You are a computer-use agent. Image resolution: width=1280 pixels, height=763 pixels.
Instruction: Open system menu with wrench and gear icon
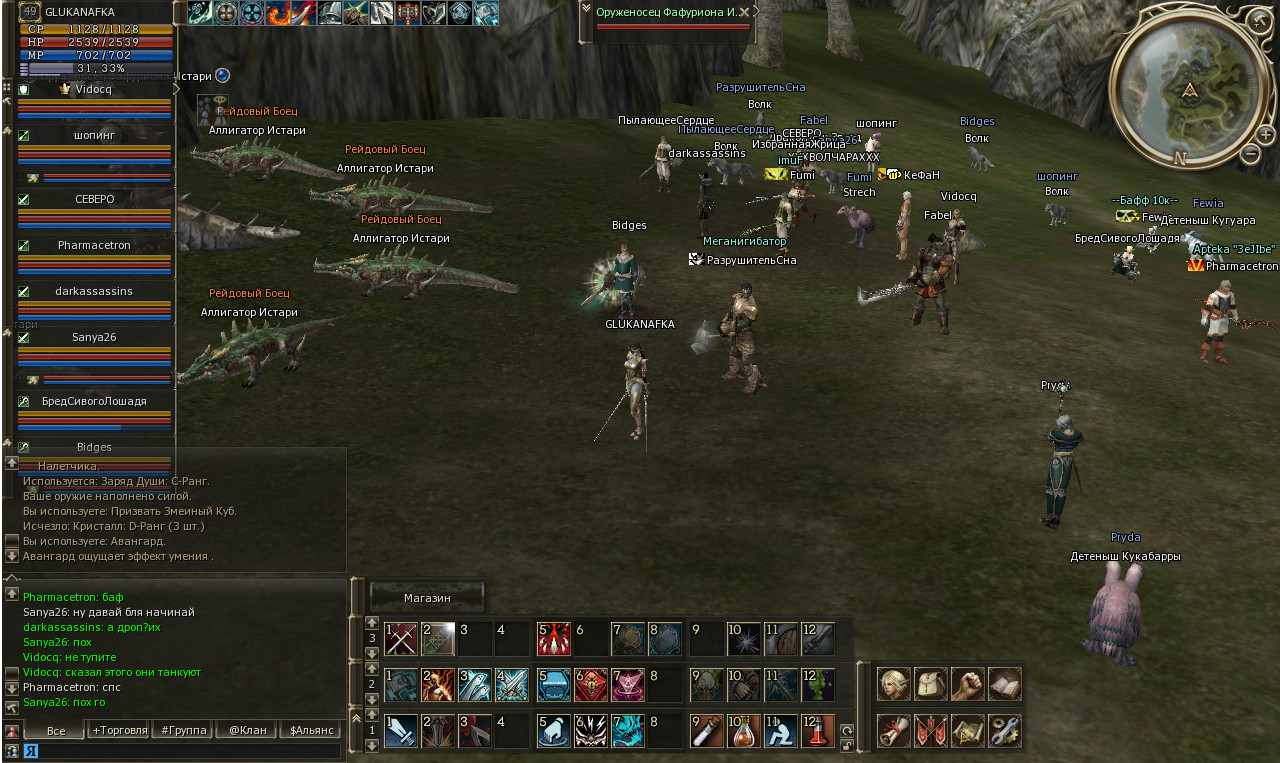pyautogui.click(x=1005, y=731)
